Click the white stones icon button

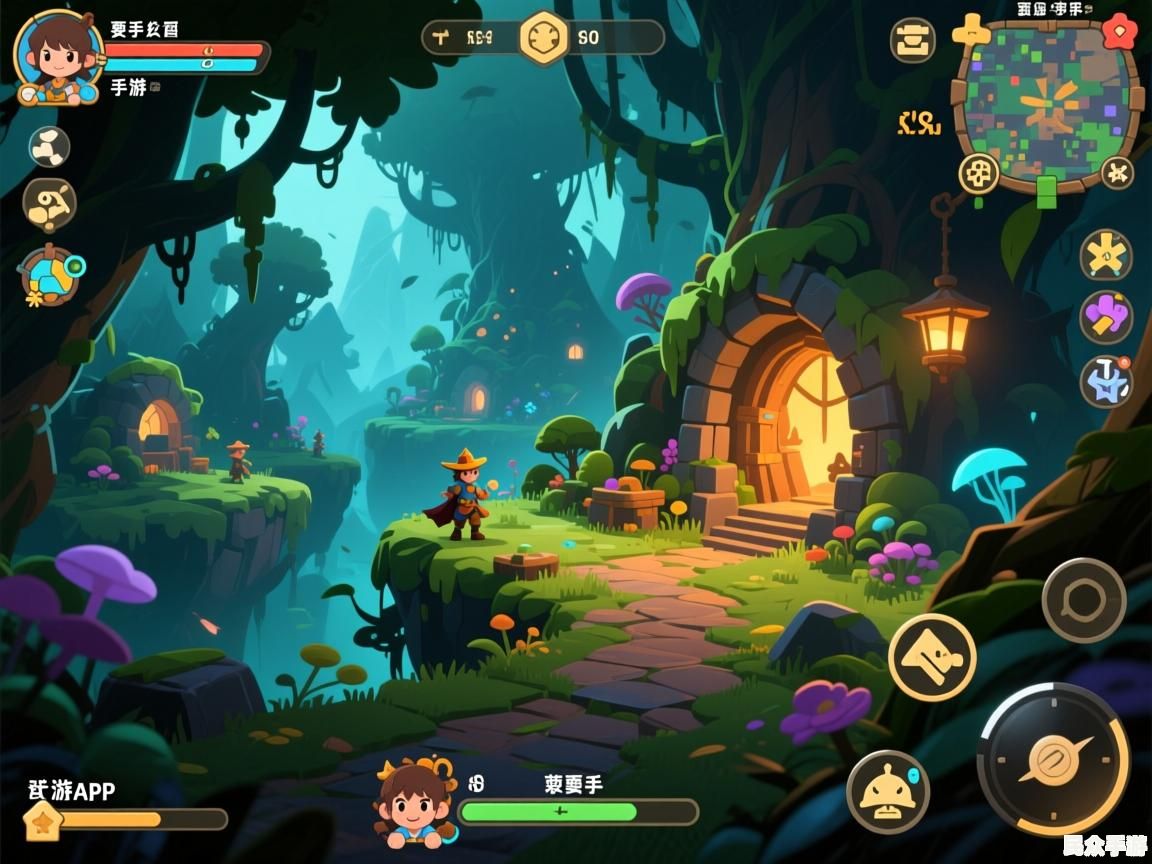point(48,146)
